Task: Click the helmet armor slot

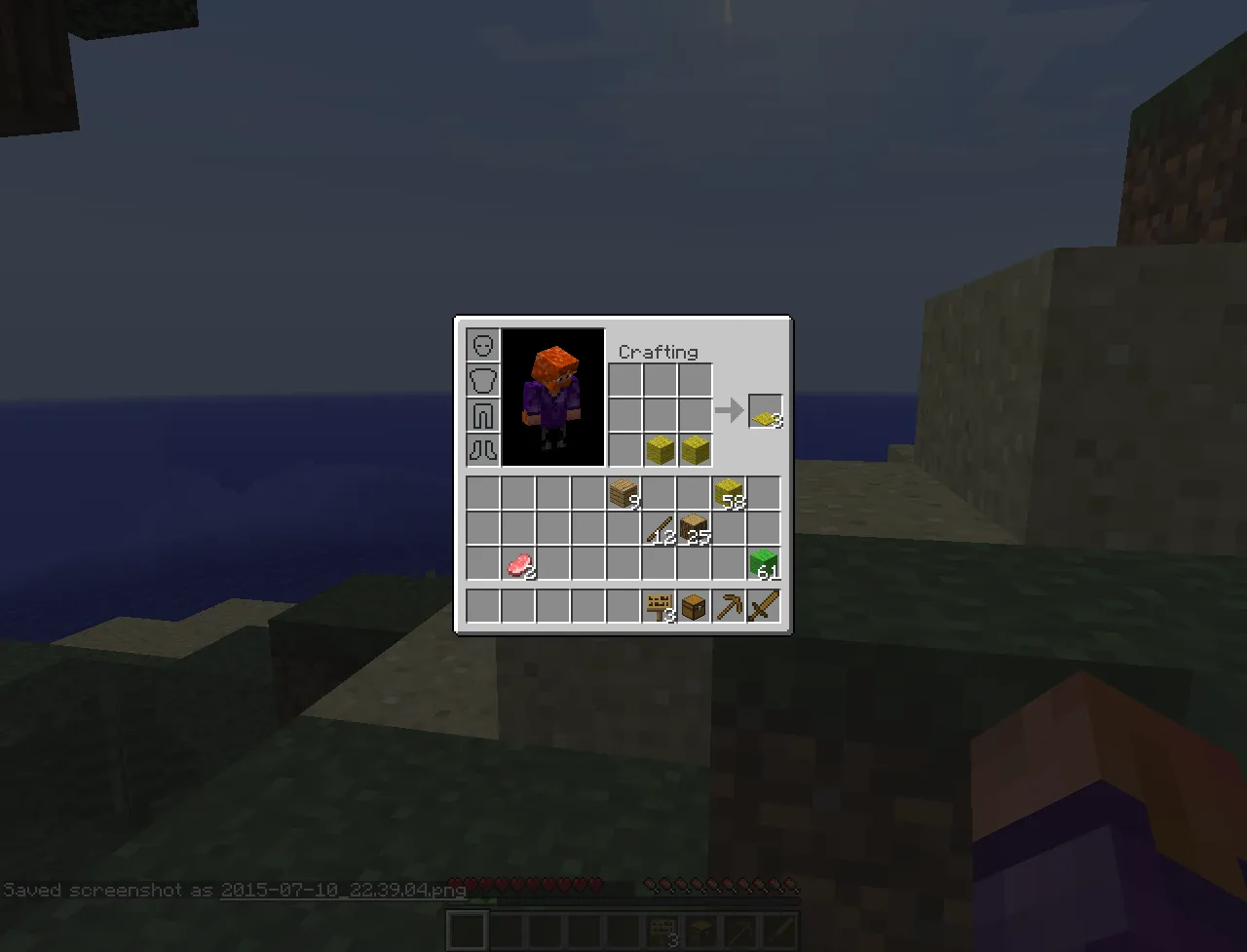Action: point(482,345)
